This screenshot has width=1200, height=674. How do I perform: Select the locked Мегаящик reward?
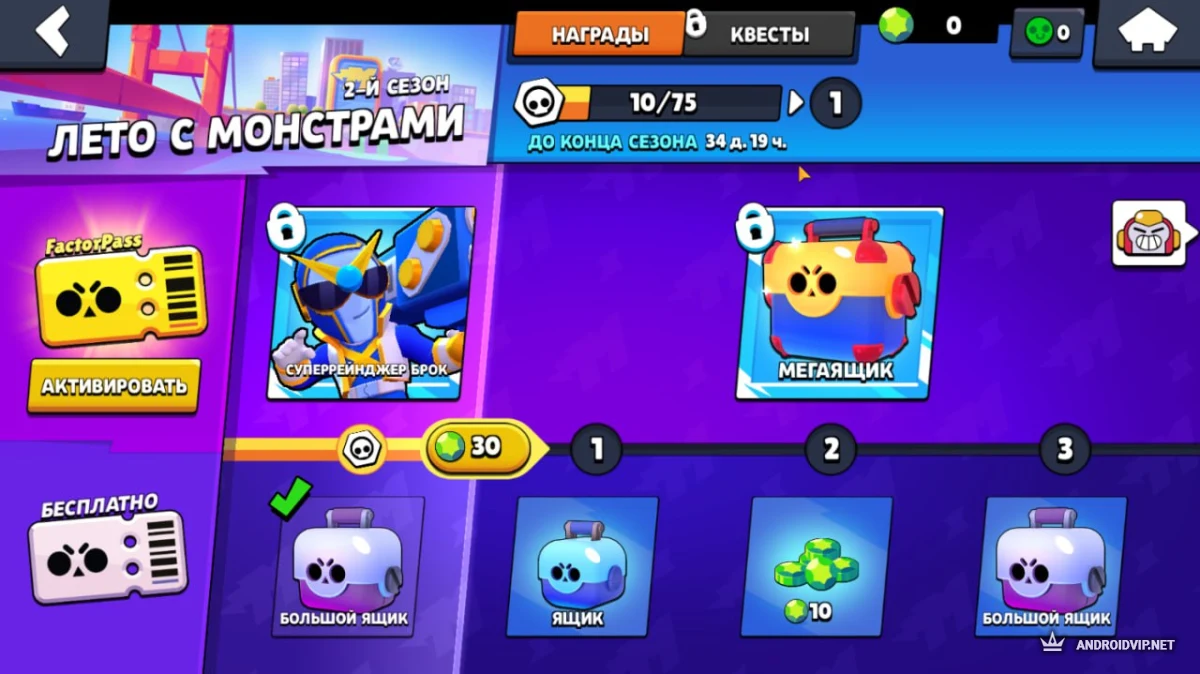pos(840,303)
